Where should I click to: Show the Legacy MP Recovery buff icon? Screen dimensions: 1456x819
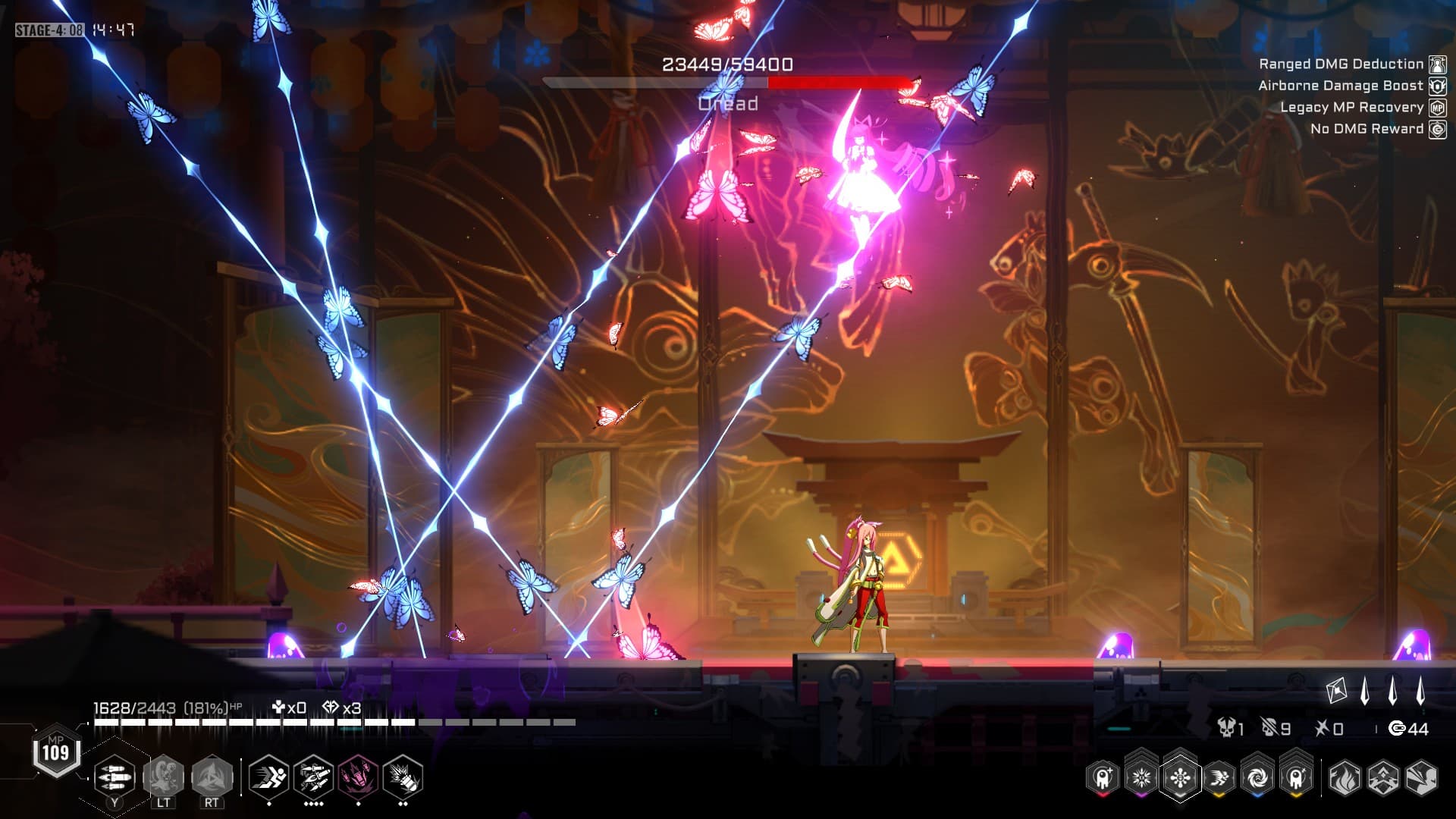tap(1437, 108)
